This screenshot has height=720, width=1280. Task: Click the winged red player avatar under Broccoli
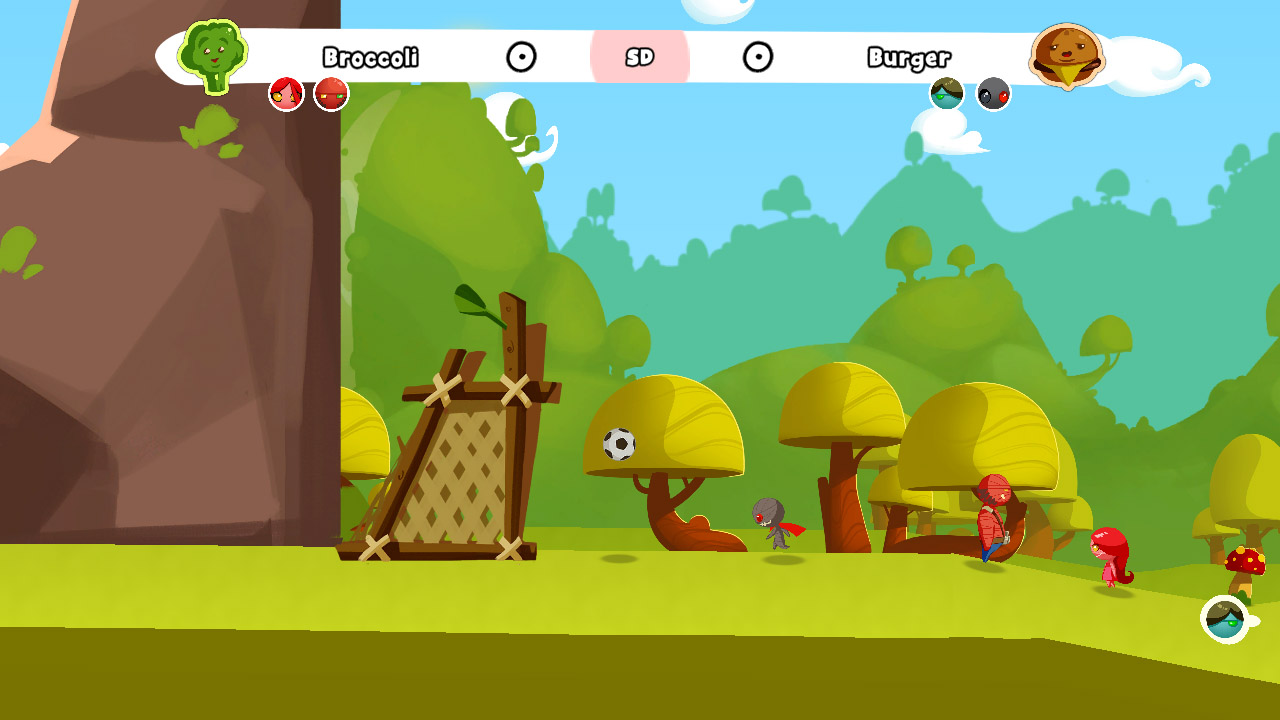285,93
